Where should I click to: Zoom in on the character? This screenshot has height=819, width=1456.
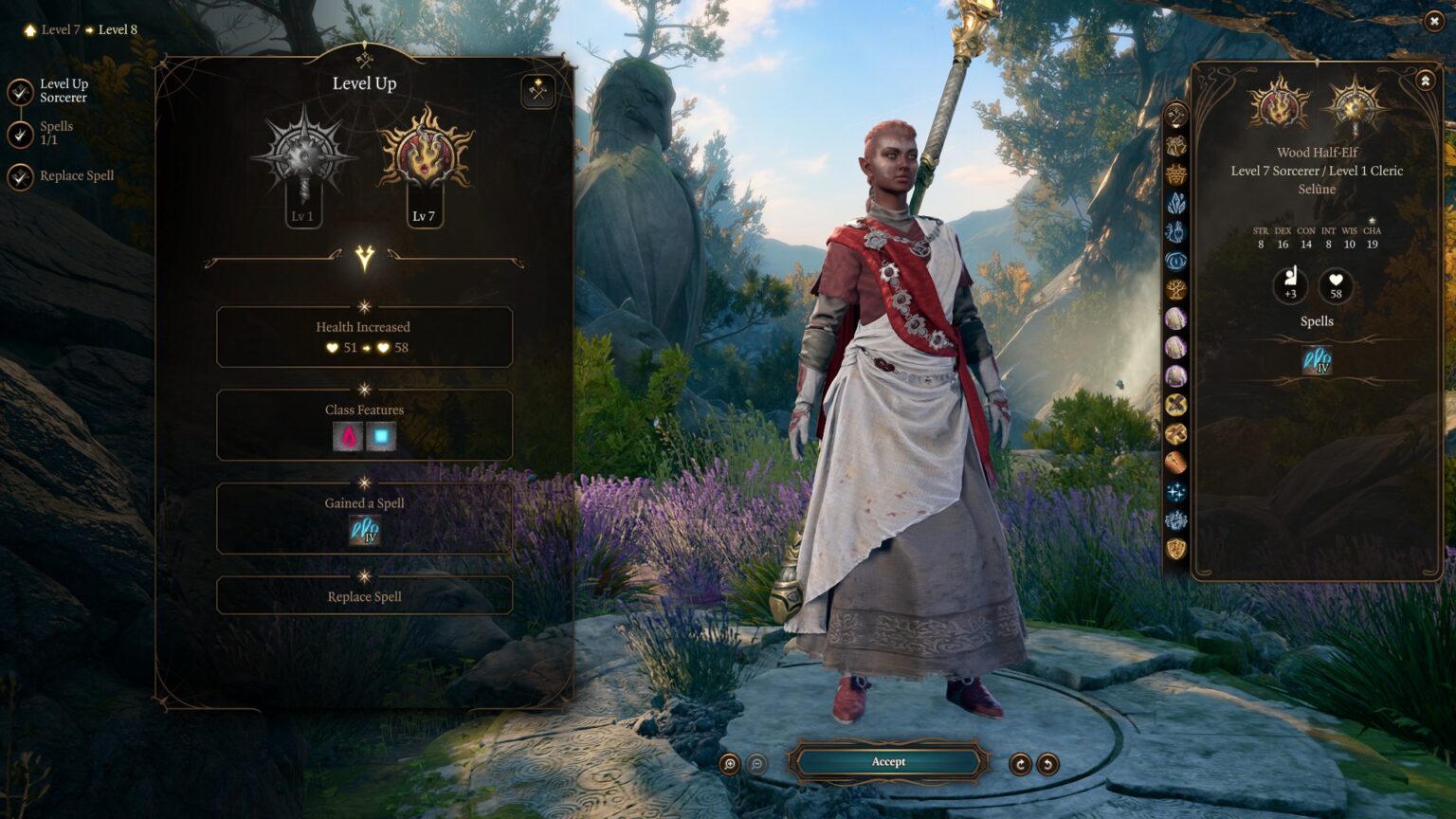[x=730, y=764]
